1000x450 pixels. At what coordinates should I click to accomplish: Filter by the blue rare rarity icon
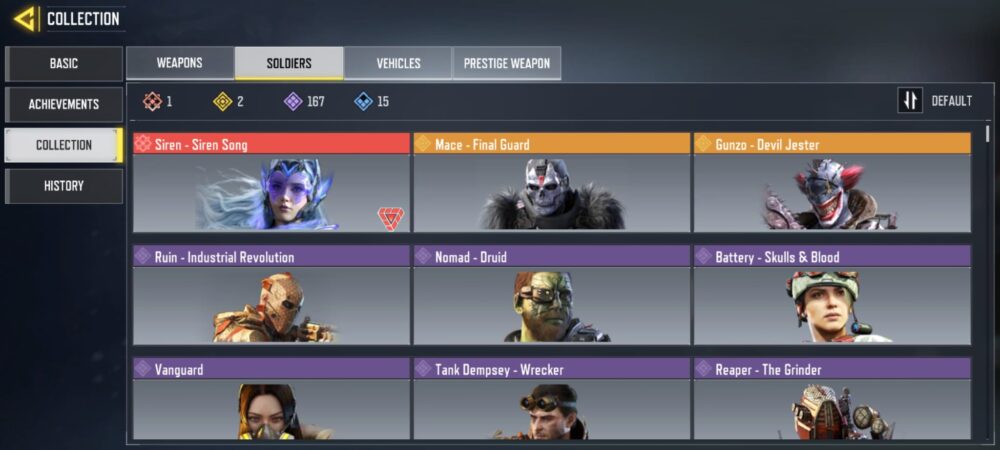363,101
